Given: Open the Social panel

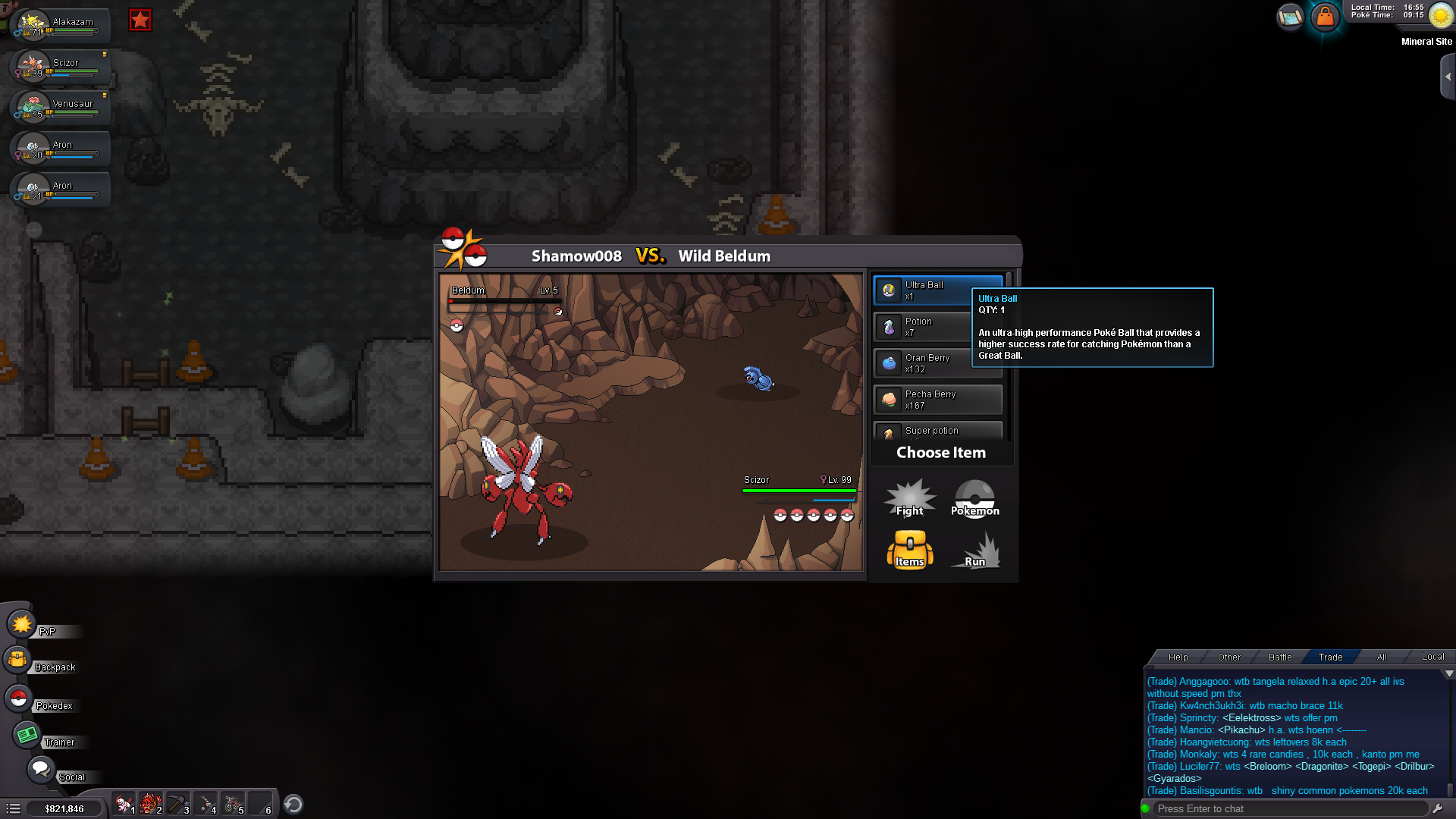Looking at the screenshot, I should 41,770.
